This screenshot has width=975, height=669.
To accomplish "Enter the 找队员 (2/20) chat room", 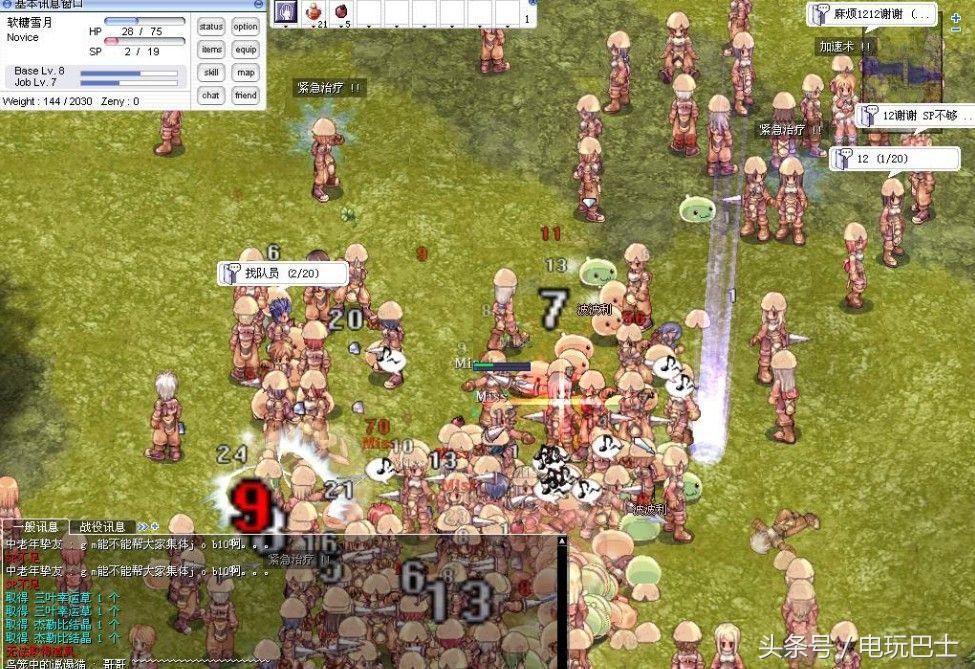I will tap(283, 273).
